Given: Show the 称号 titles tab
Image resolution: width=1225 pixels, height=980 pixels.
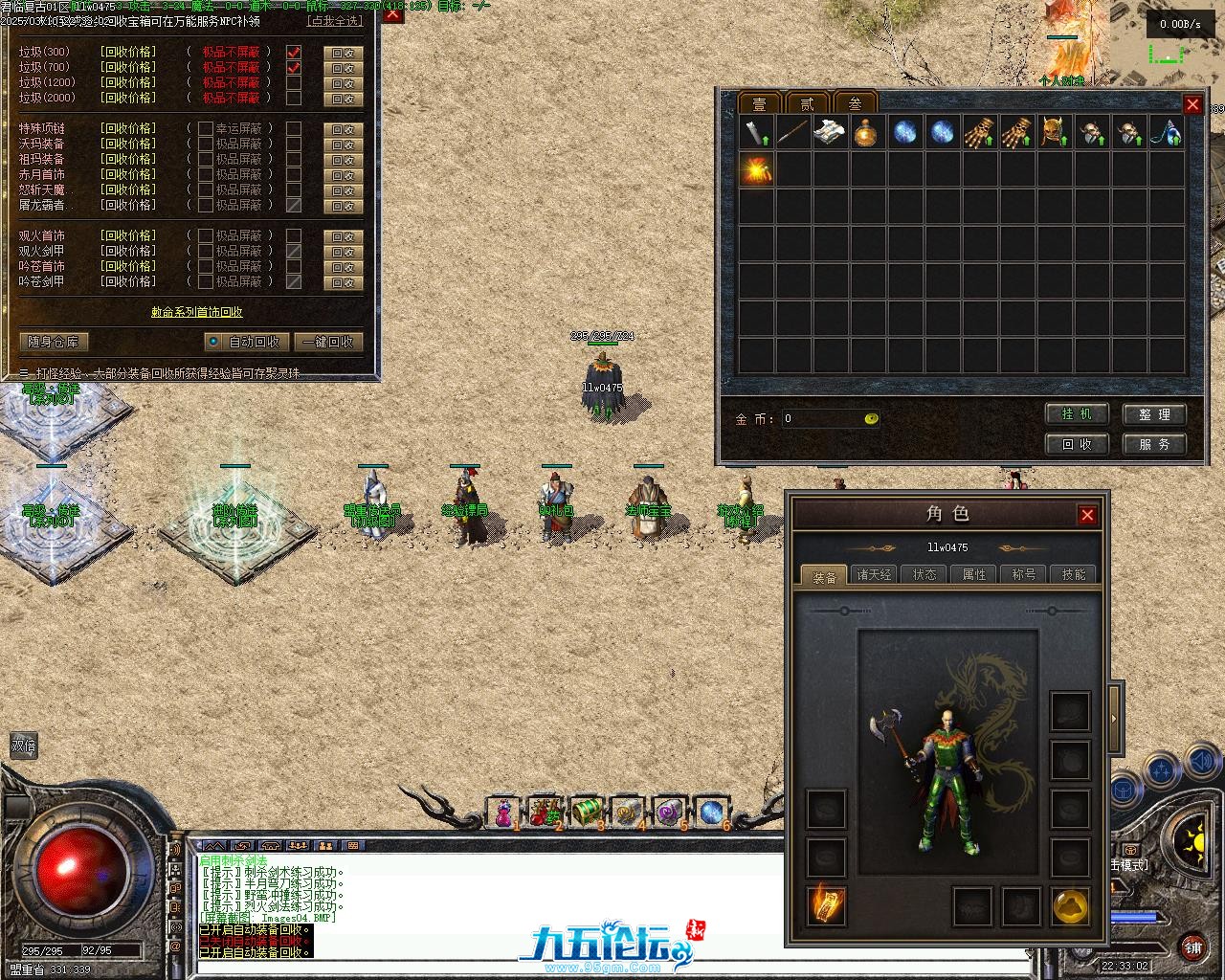Looking at the screenshot, I should click(x=1024, y=574).
